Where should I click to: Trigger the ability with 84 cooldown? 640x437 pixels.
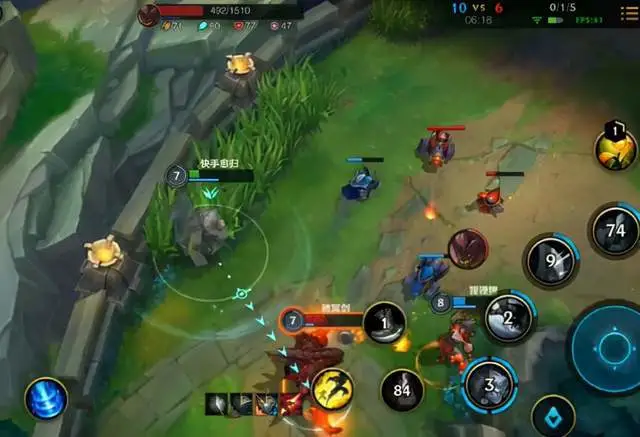point(403,388)
